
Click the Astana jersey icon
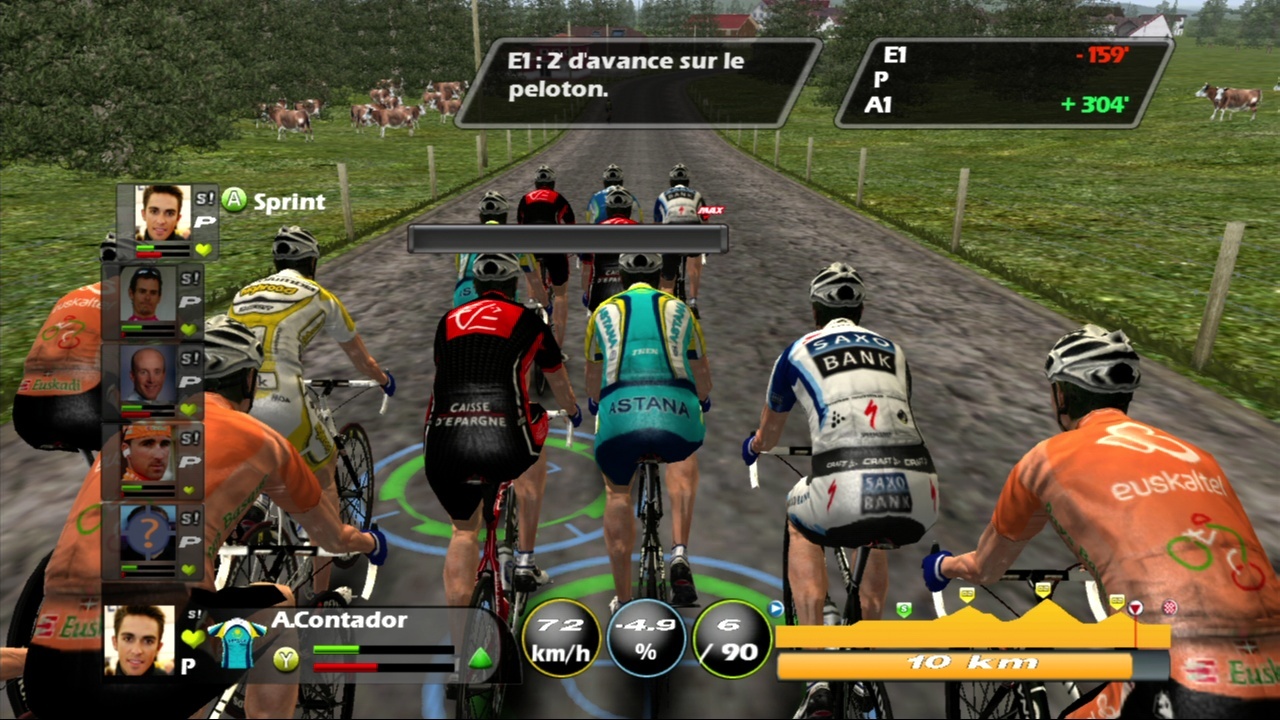coord(236,644)
